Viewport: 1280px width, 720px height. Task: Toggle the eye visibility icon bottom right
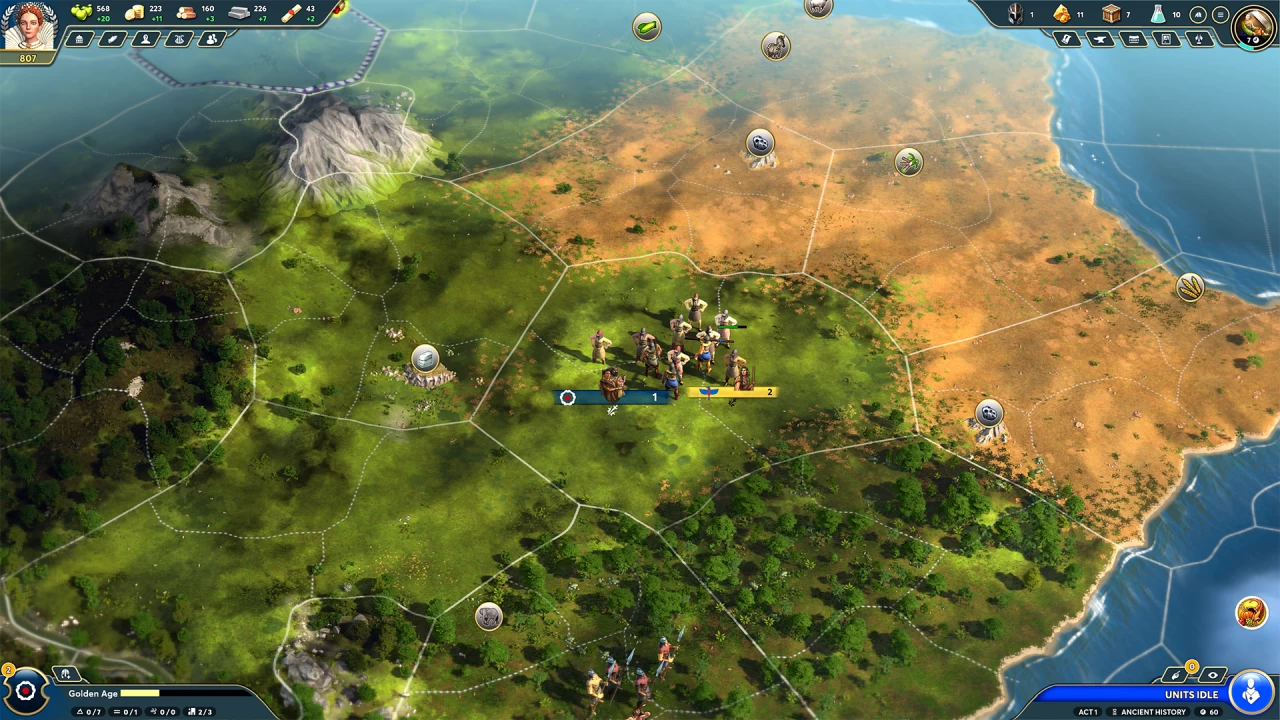tap(1212, 674)
